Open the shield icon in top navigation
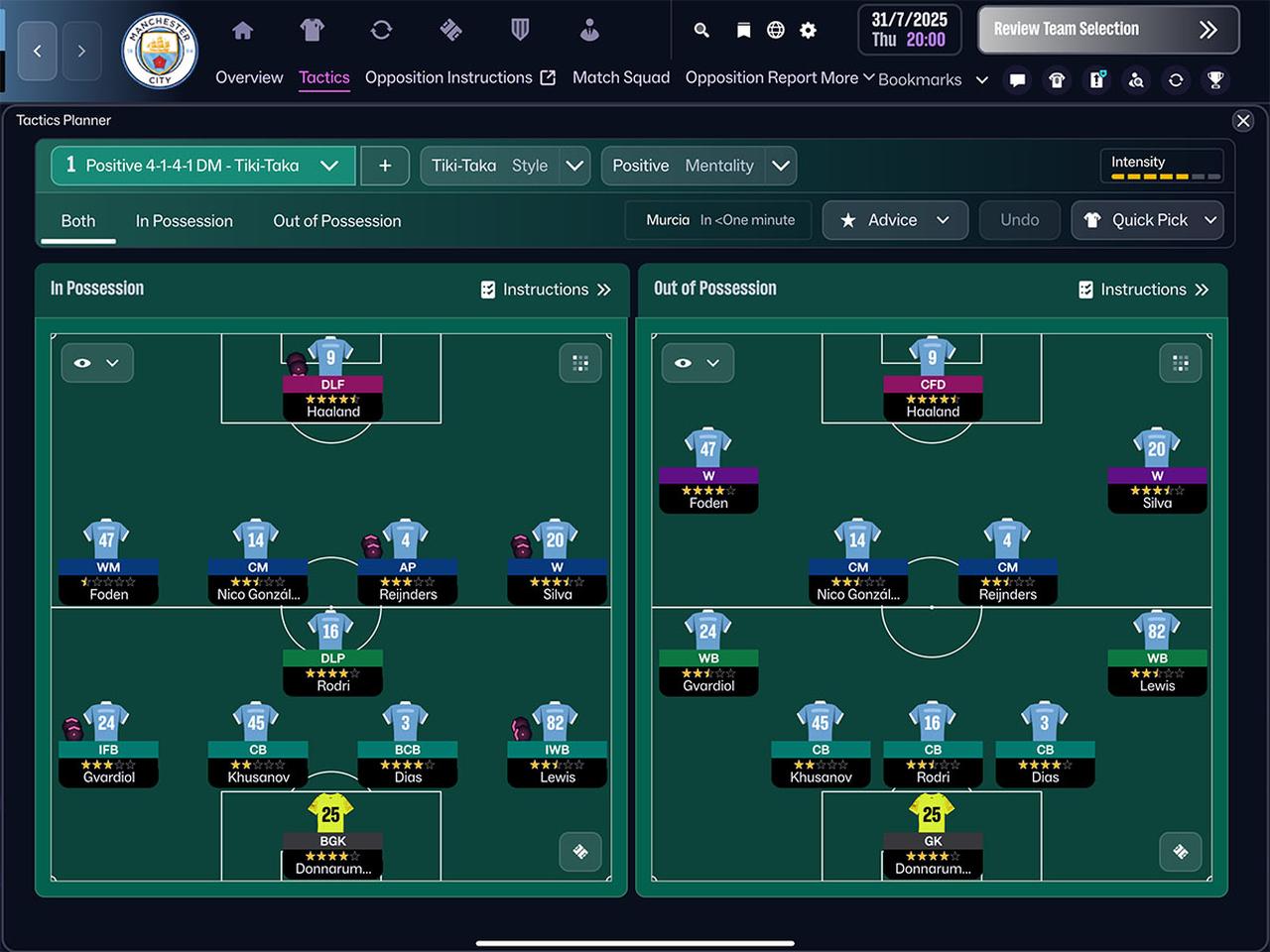1270x952 pixels. (520, 31)
